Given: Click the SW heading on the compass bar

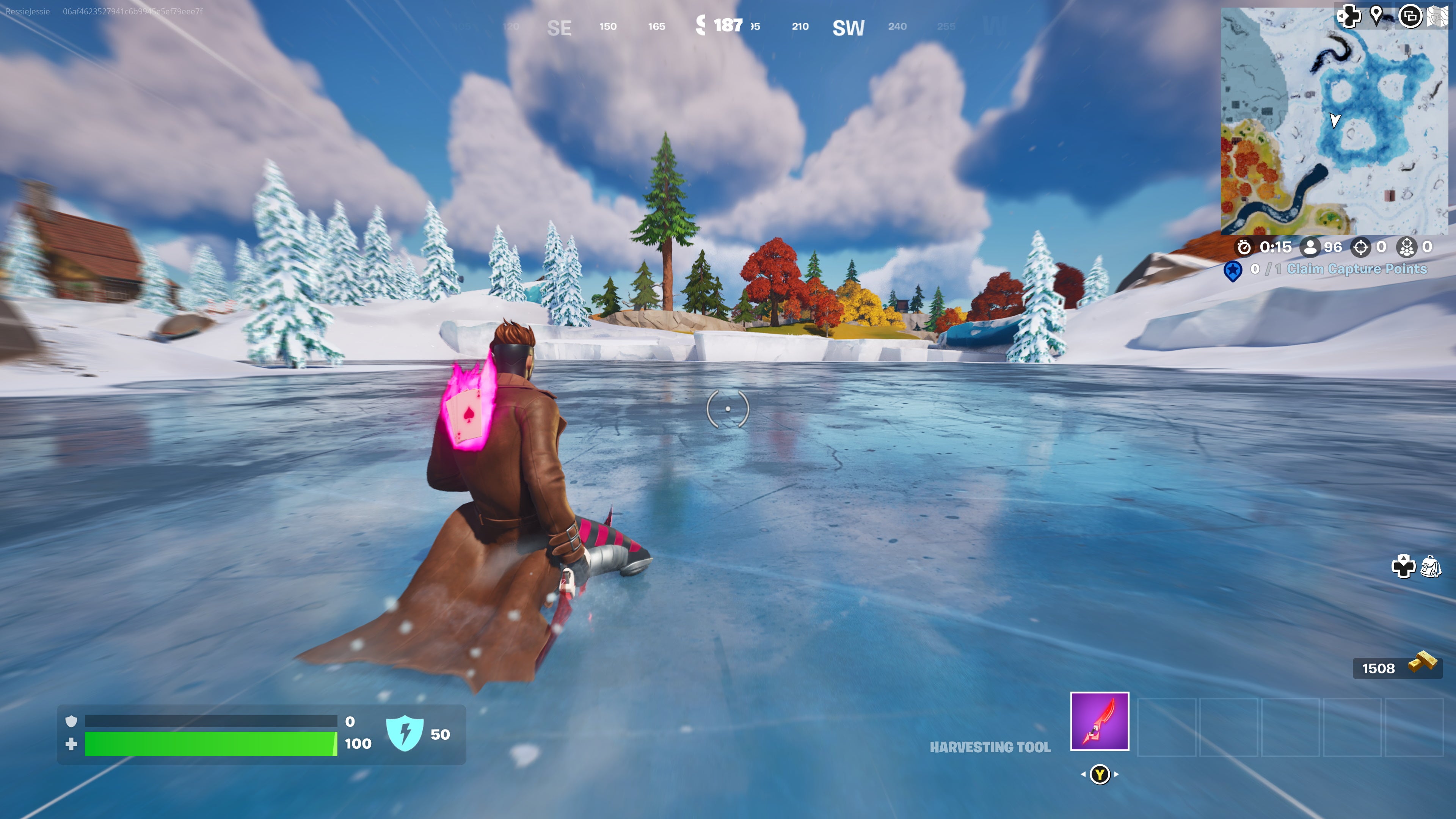Looking at the screenshot, I should tap(848, 27).
